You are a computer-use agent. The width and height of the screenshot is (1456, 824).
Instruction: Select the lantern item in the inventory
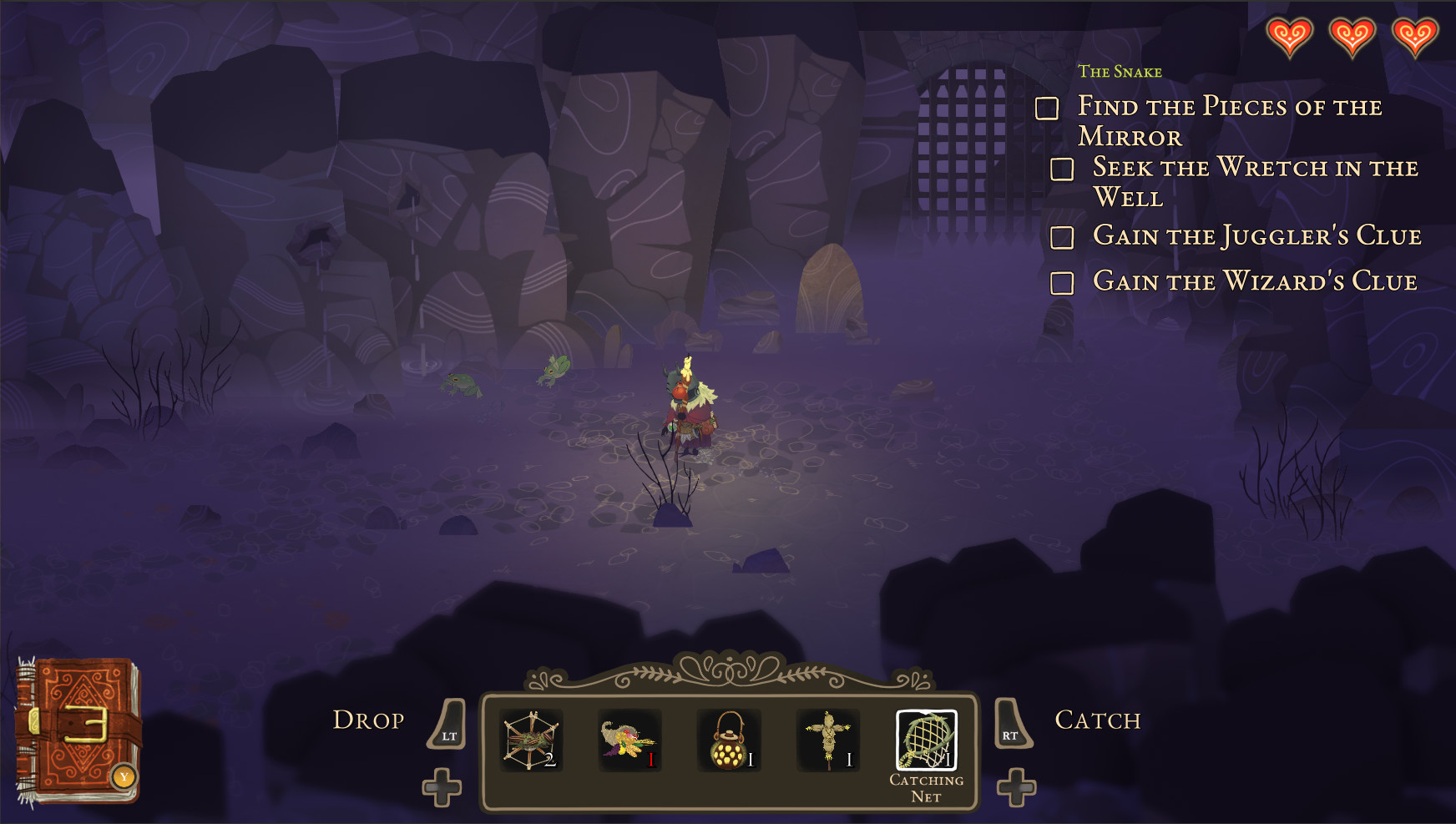(730, 739)
